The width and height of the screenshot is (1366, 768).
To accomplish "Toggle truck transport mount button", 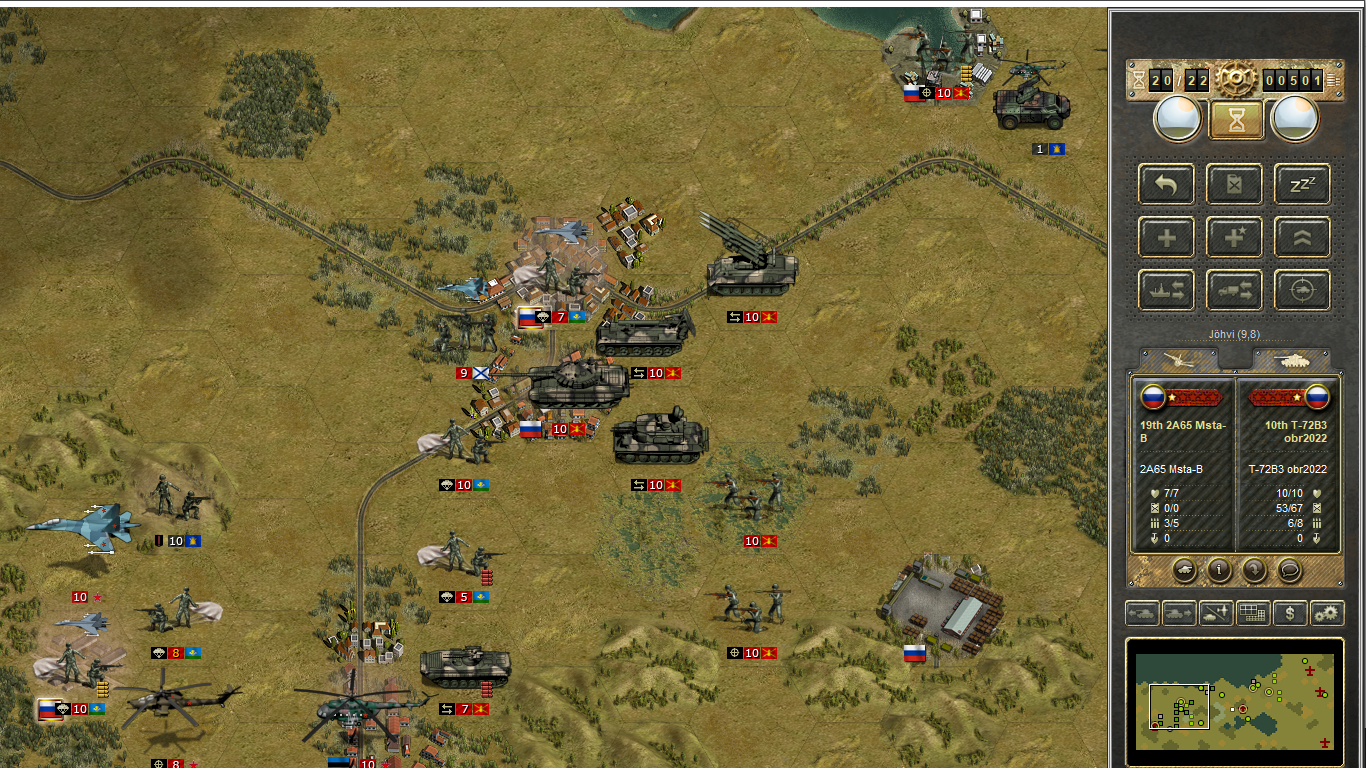I will [1234, 290].
